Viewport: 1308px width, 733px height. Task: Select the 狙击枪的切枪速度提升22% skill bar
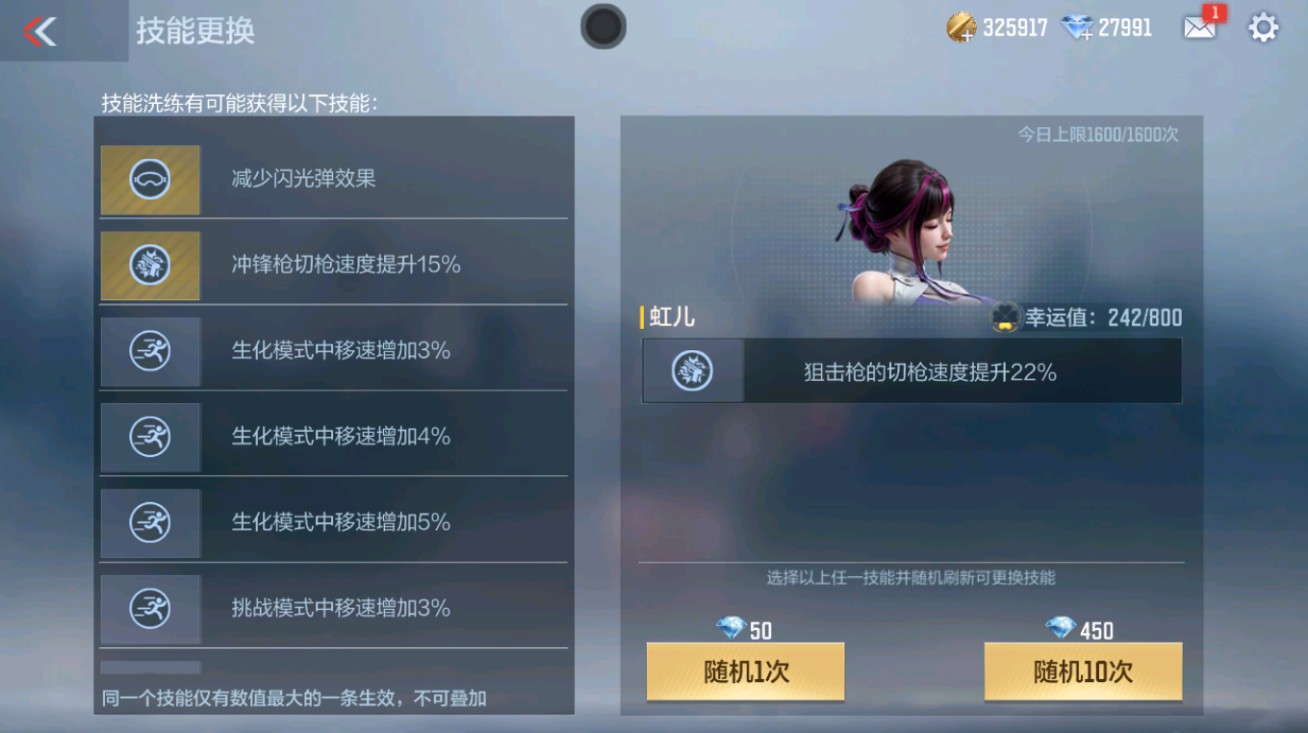[x=910, y=370]
